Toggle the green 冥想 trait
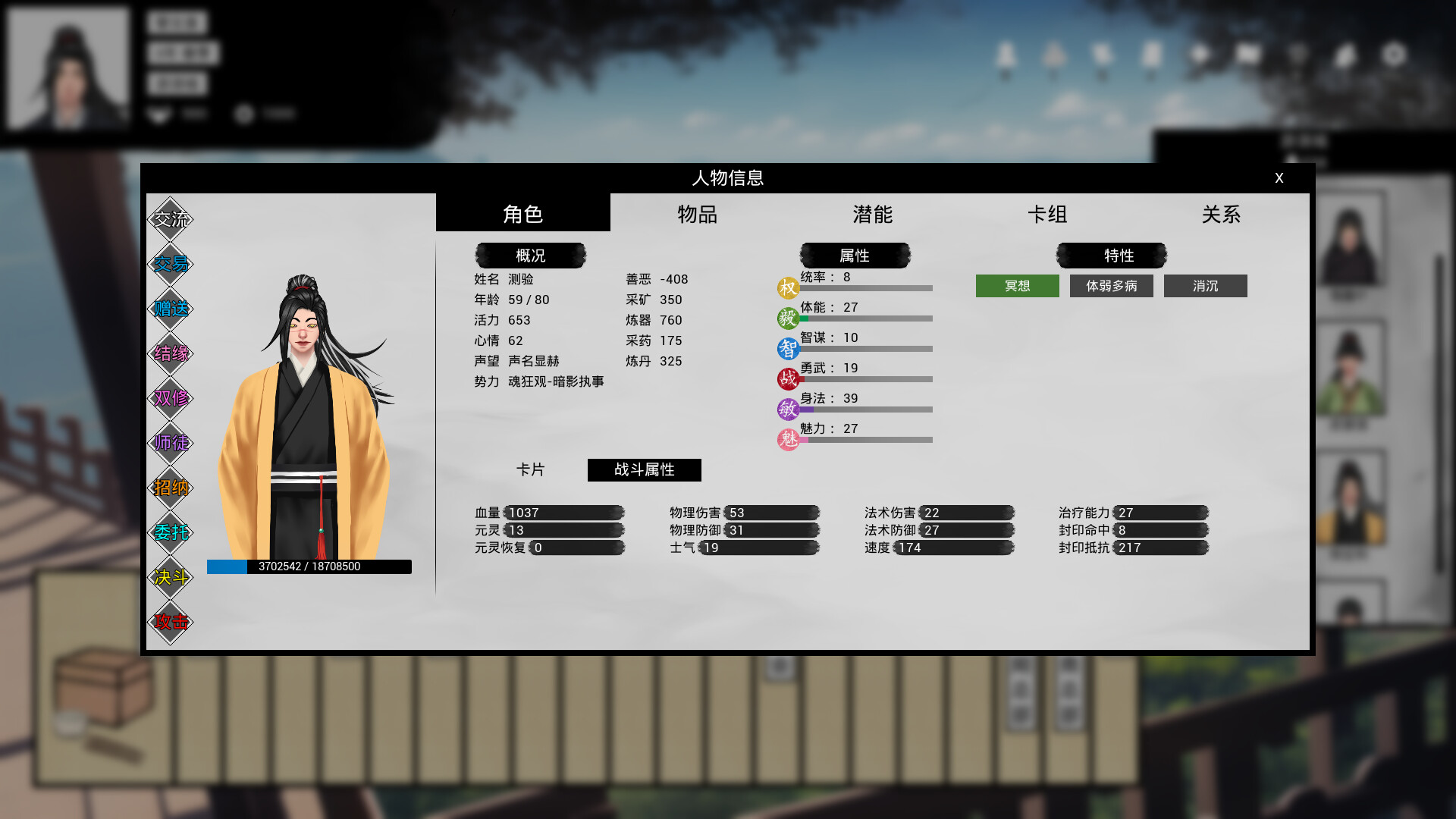The height and width of the screenshot is (819, 1456). click(1017, 286)
